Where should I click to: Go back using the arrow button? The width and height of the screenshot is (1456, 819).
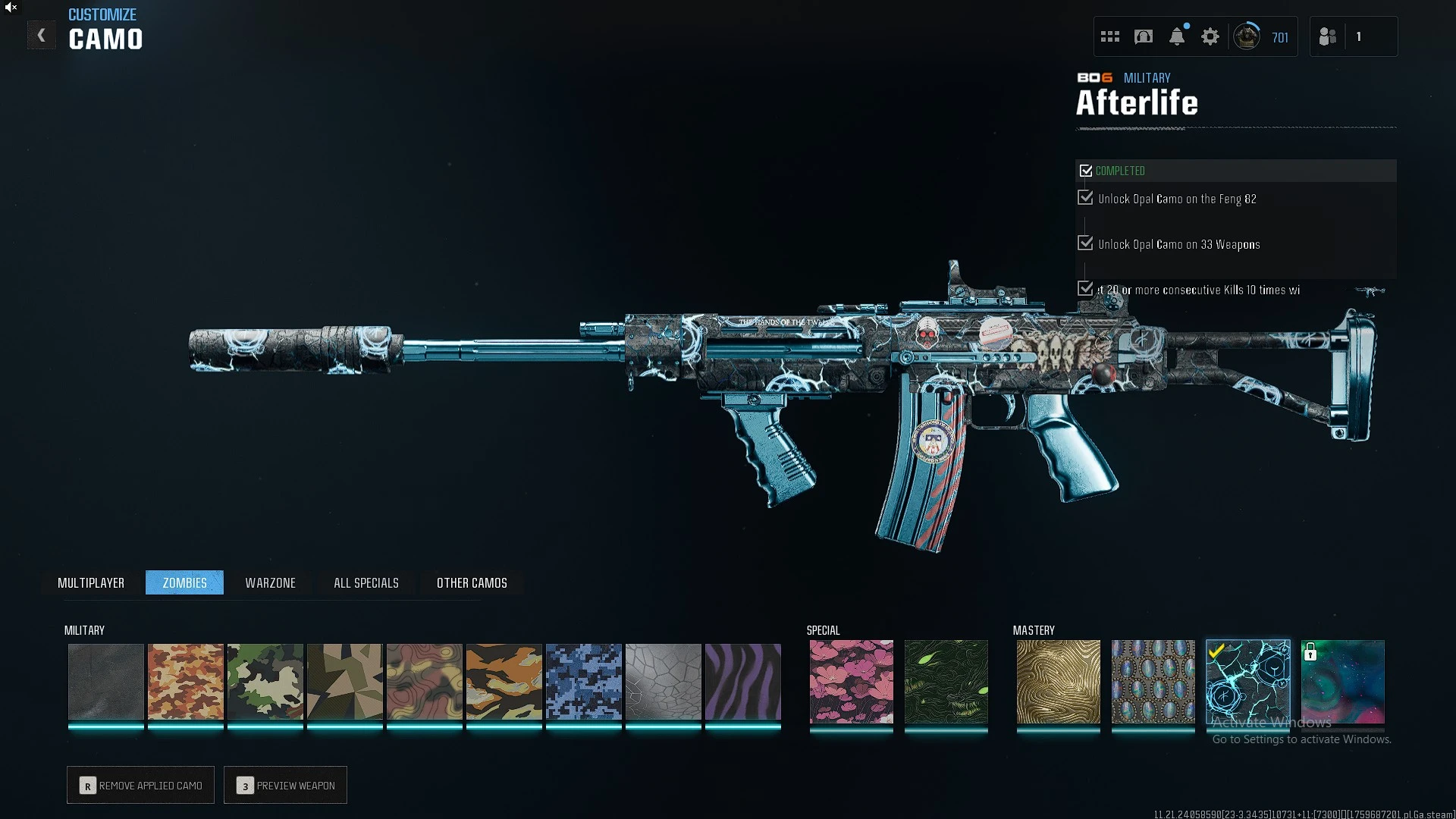[x=41, y=36]
